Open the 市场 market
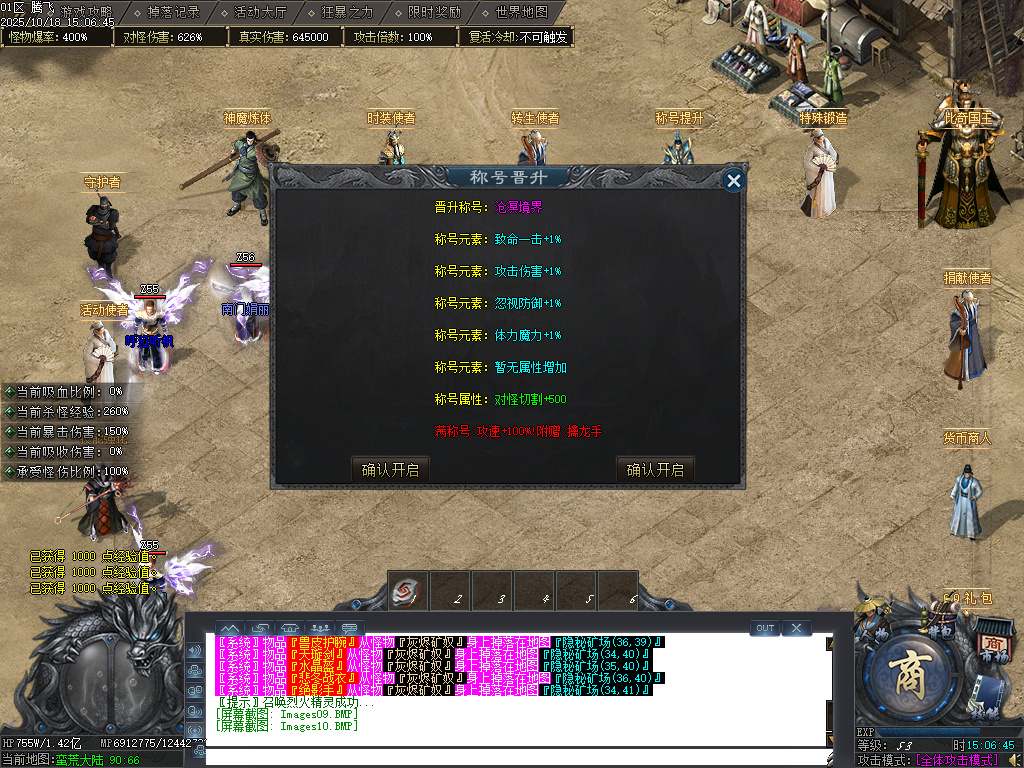Image resolution: width=1024 pixels, height=768 pixels. click(993, 645)
